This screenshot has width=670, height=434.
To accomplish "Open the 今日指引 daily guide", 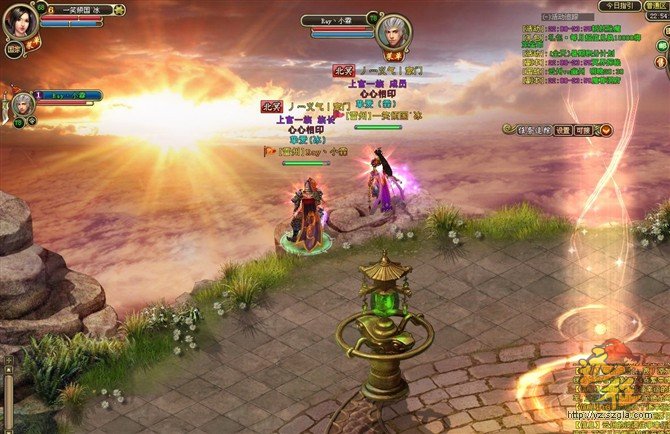I will click(620, 6).
